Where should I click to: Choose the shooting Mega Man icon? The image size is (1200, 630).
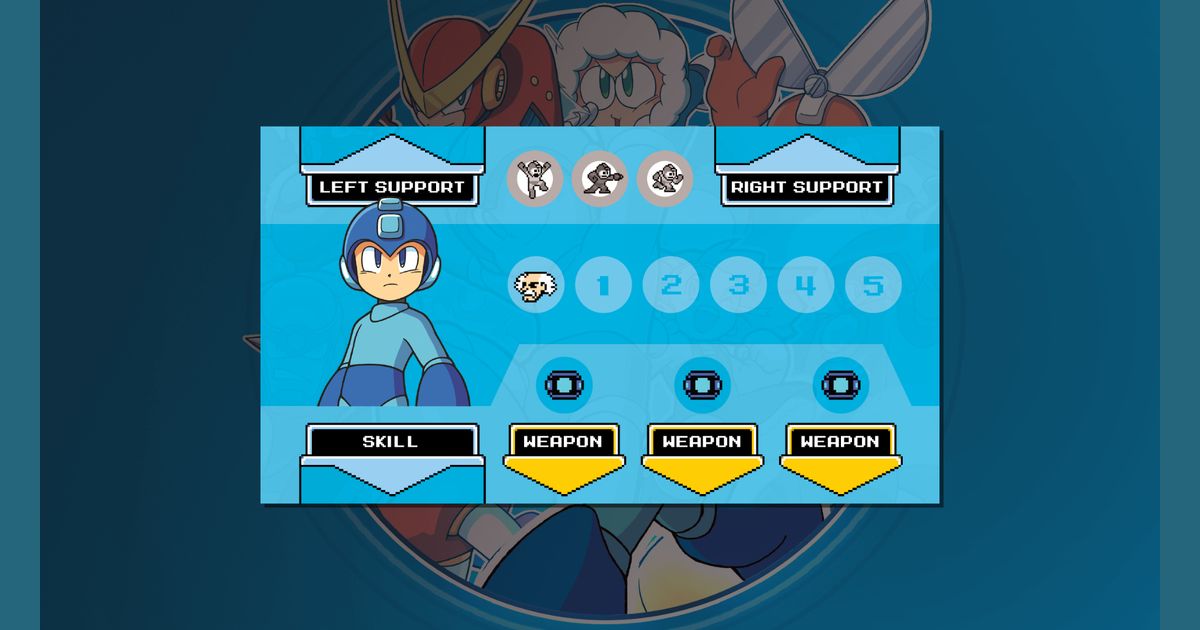coord(600,179)
